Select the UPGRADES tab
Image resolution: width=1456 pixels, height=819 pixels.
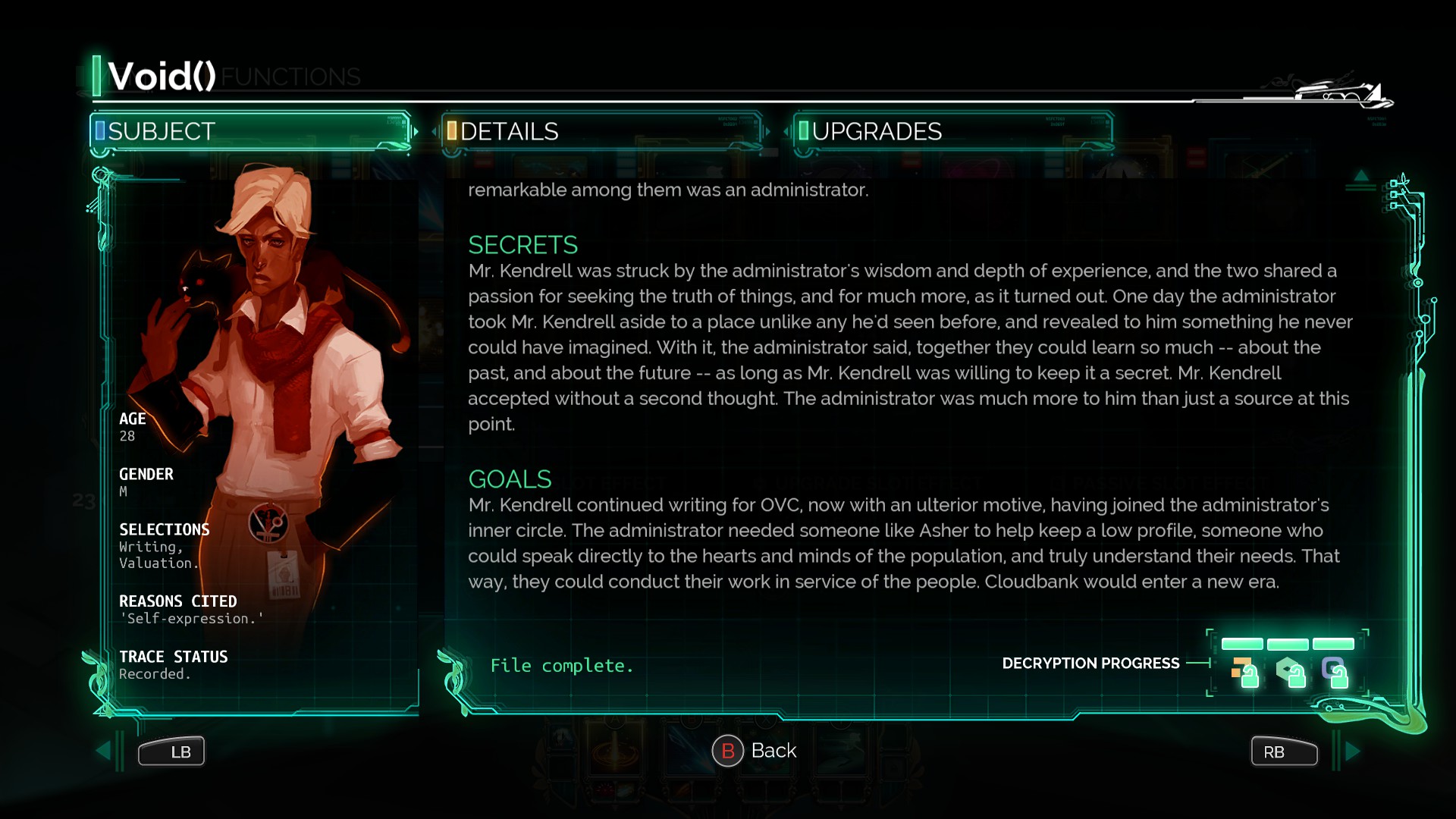click(953, 132)
